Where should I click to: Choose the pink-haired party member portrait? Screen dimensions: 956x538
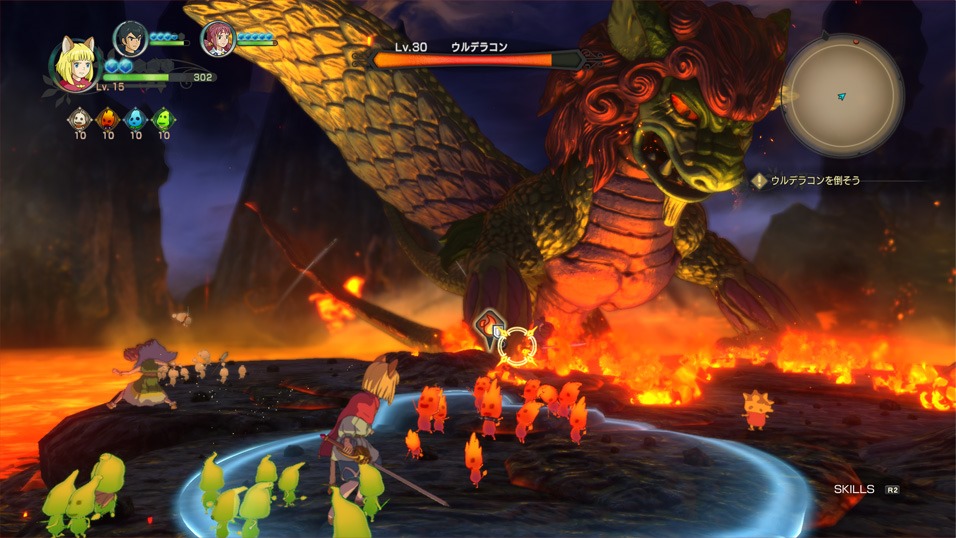pyautogui.click(x=216, y=38)
